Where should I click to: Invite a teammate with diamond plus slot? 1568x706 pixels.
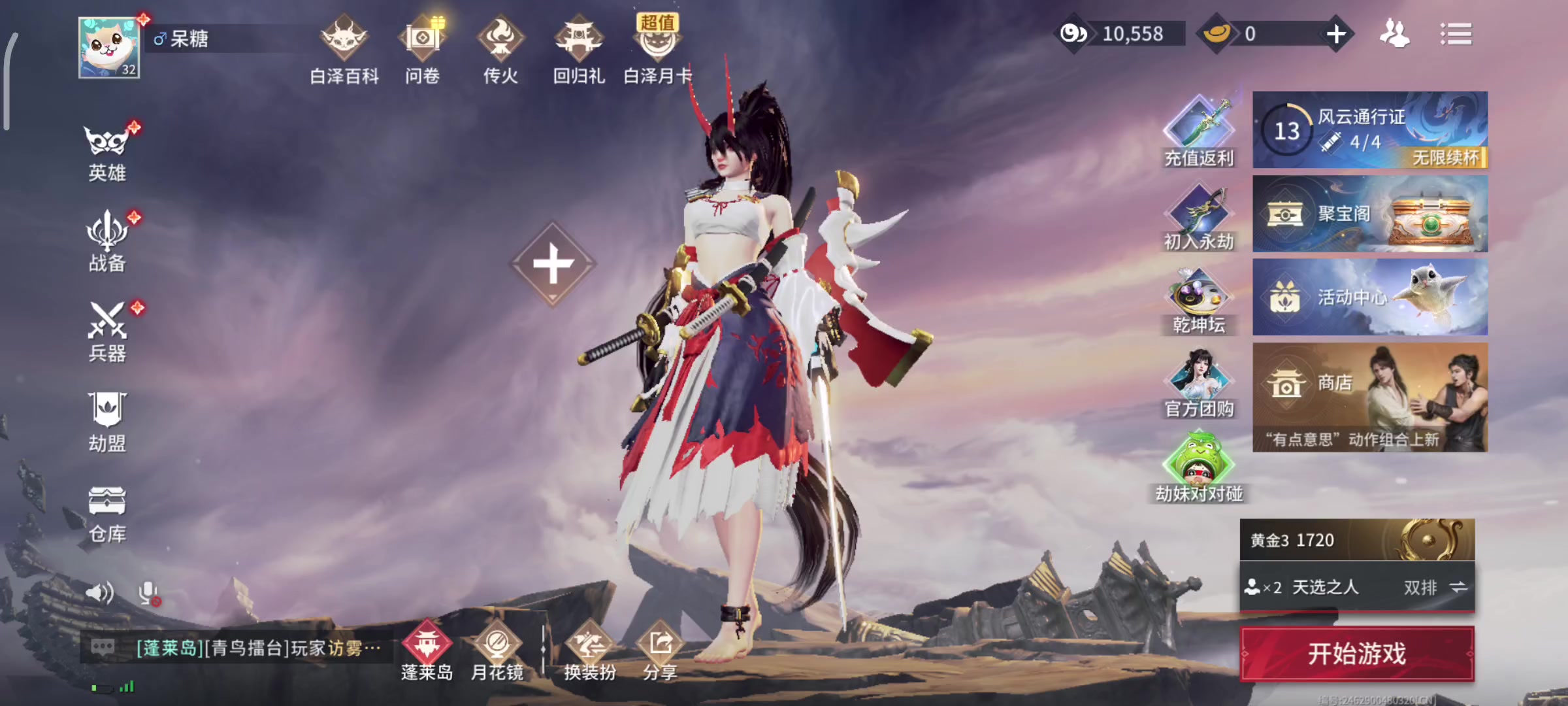pos(553,264)
